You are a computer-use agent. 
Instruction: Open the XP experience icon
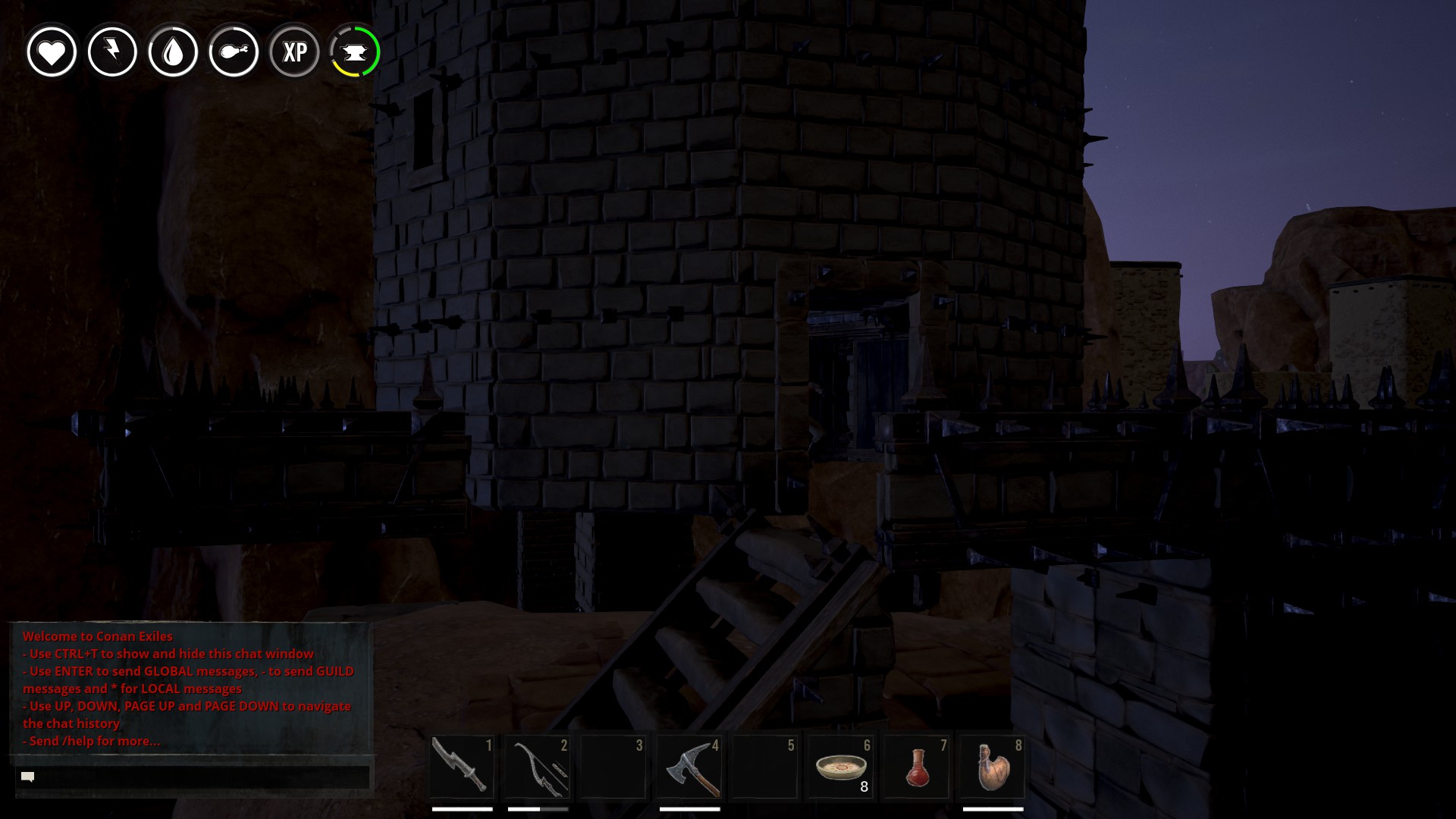click(294, 52)
